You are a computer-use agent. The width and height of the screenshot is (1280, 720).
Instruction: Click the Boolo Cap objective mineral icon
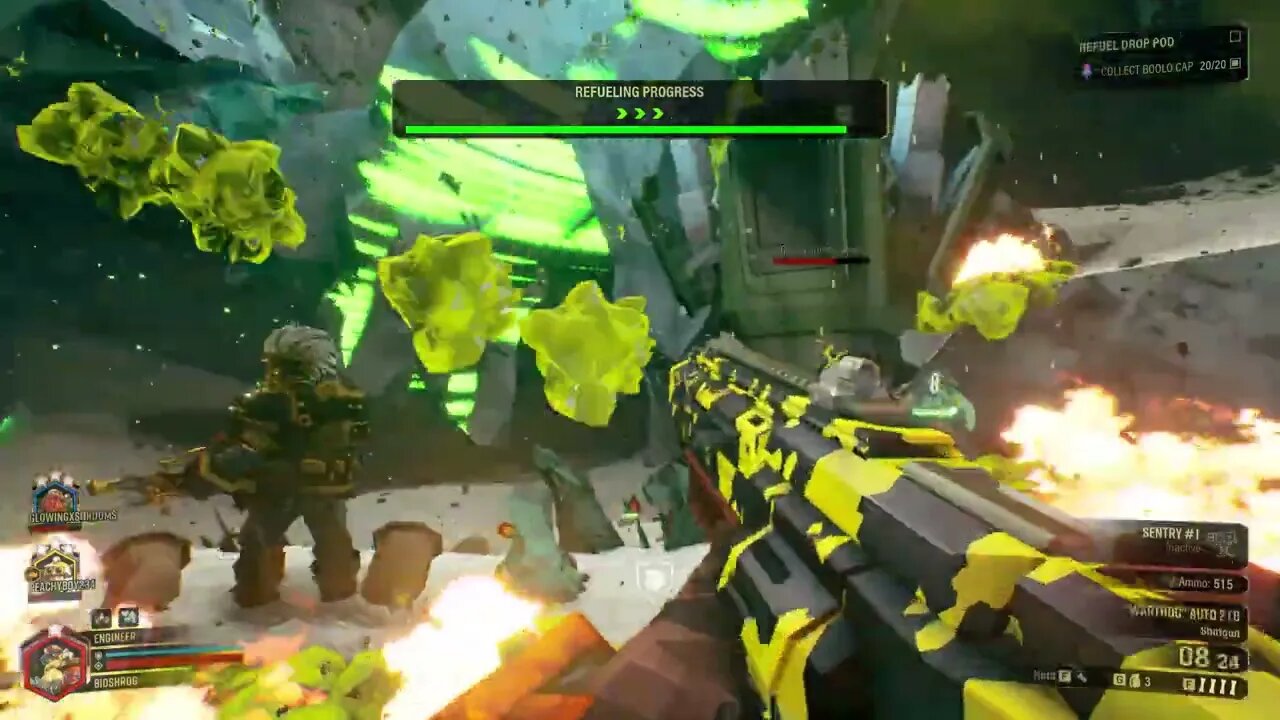[1087, 70]
